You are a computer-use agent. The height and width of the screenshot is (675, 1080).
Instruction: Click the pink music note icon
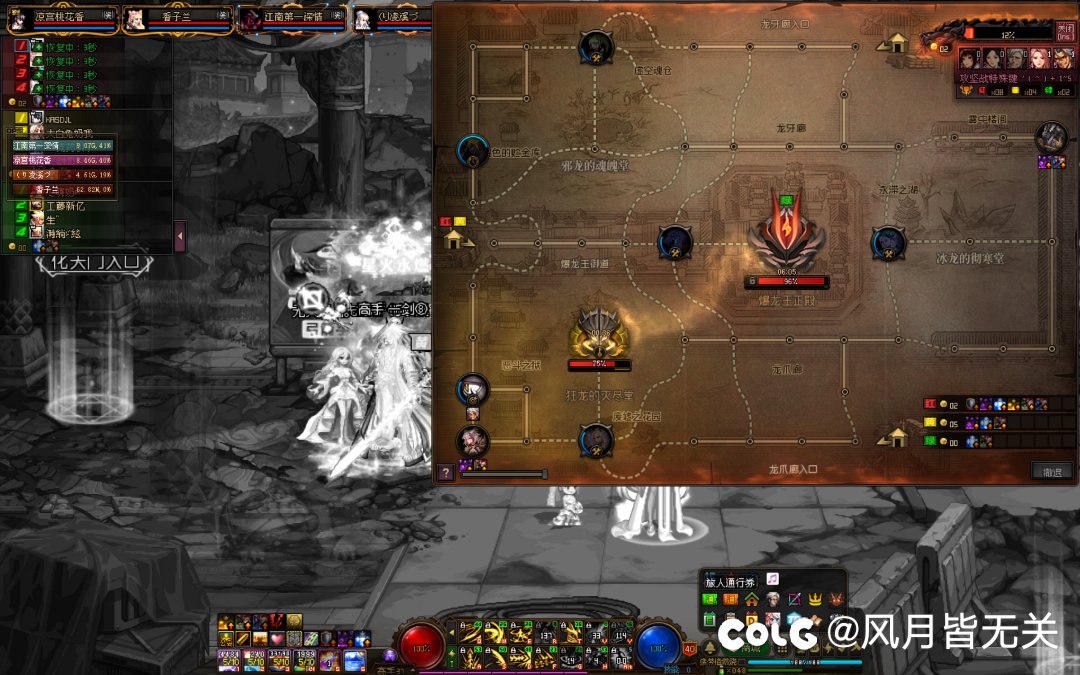click(773, 579)
